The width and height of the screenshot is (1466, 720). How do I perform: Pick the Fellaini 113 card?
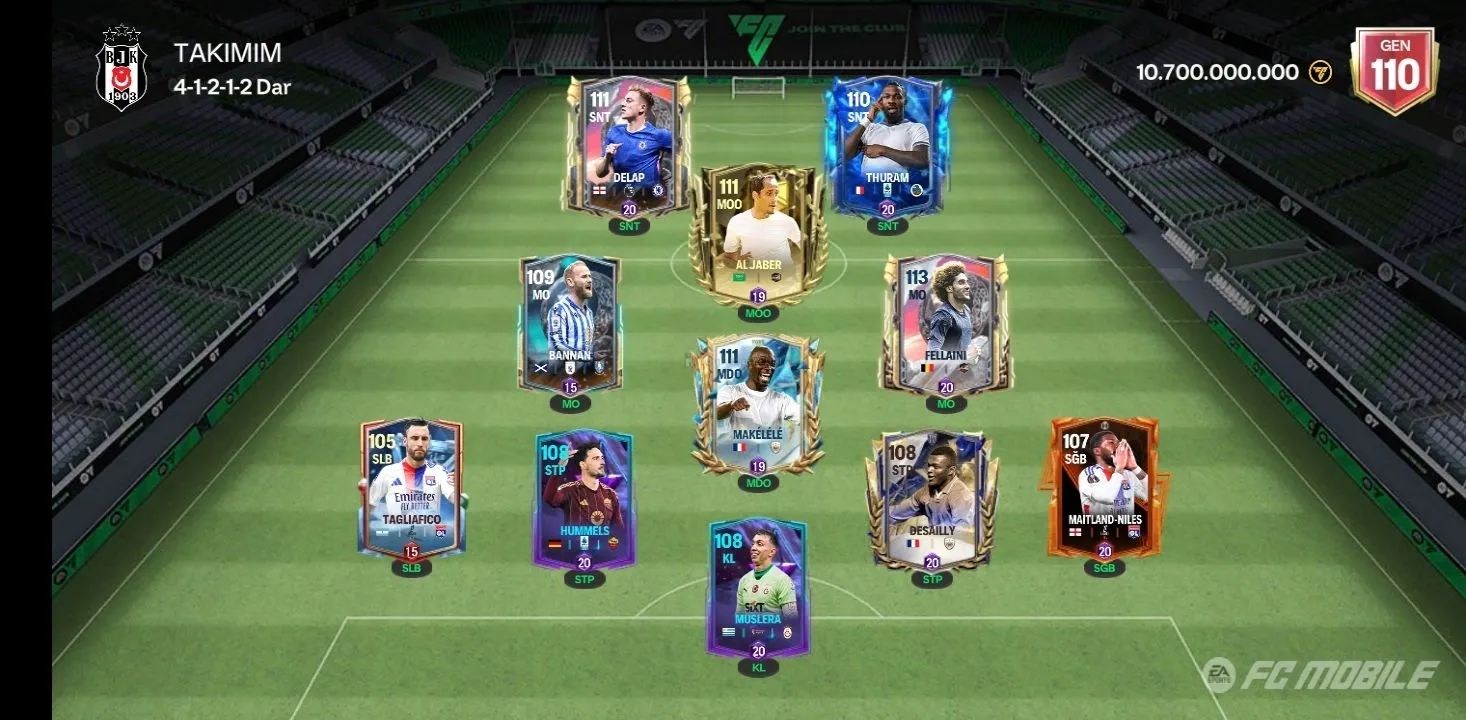[945, 322]
